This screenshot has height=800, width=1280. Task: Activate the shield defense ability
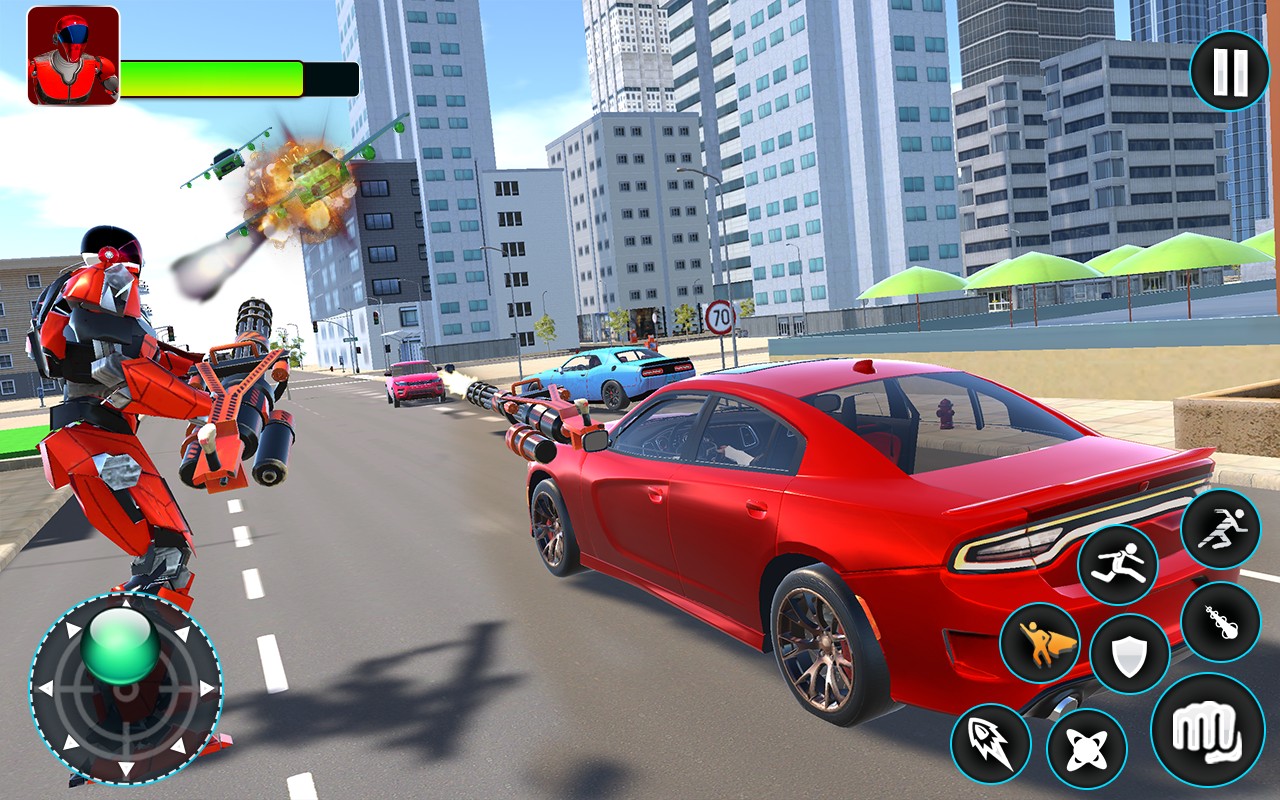[1130, 654]
